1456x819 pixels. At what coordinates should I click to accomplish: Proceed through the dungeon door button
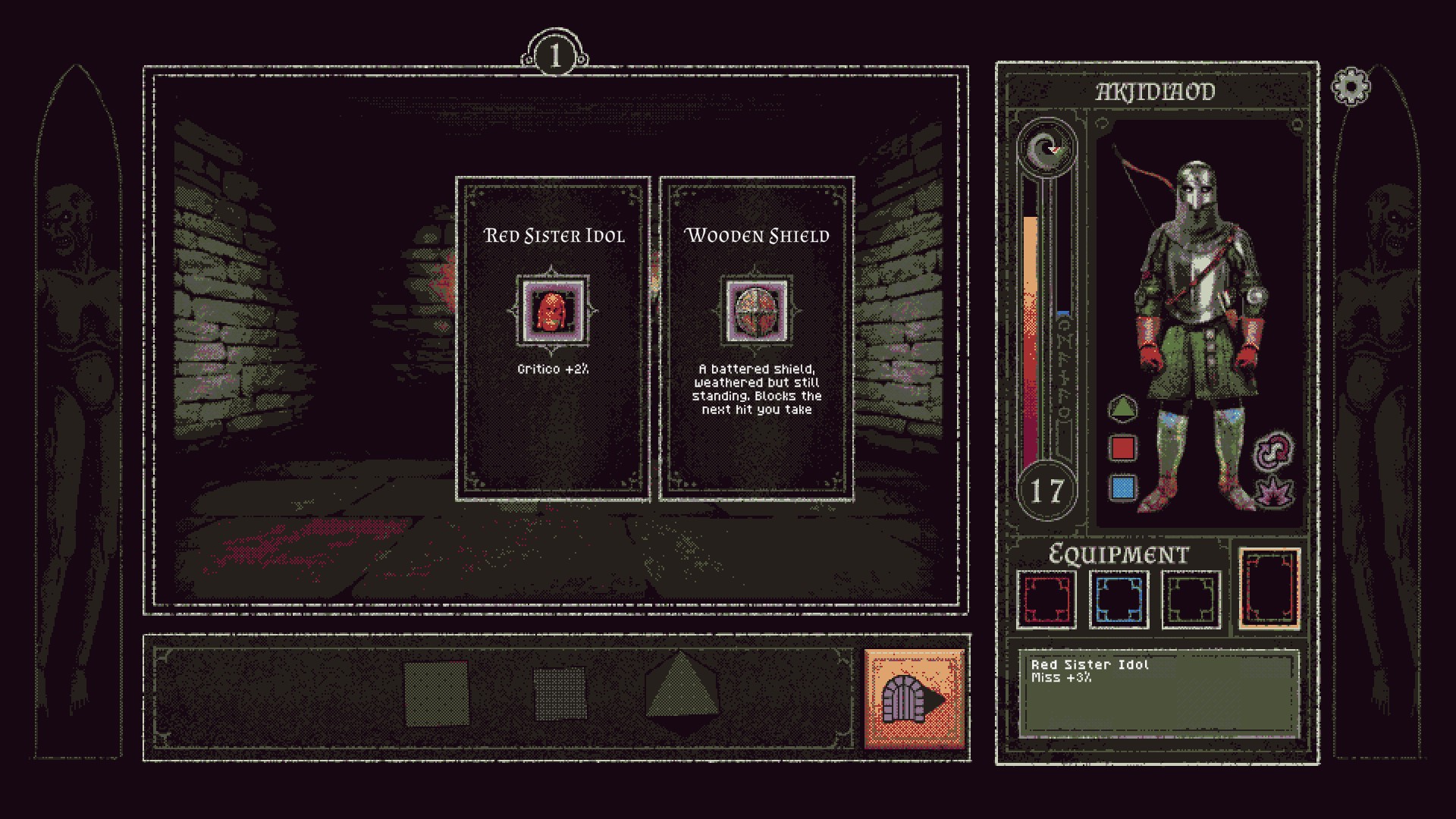[x=915, y=699]
